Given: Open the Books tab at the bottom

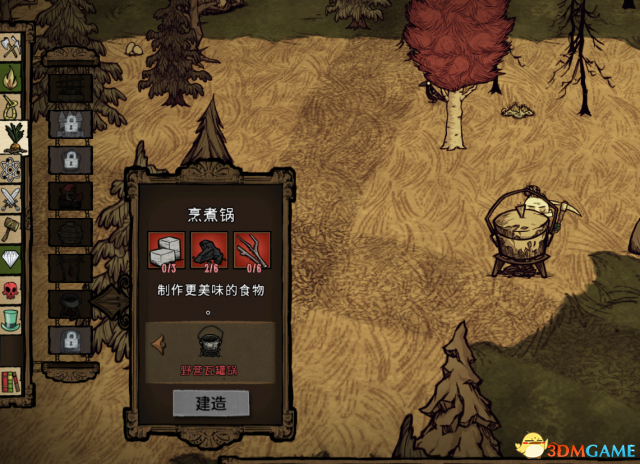Looking at the screenshot, I should 12,381.
